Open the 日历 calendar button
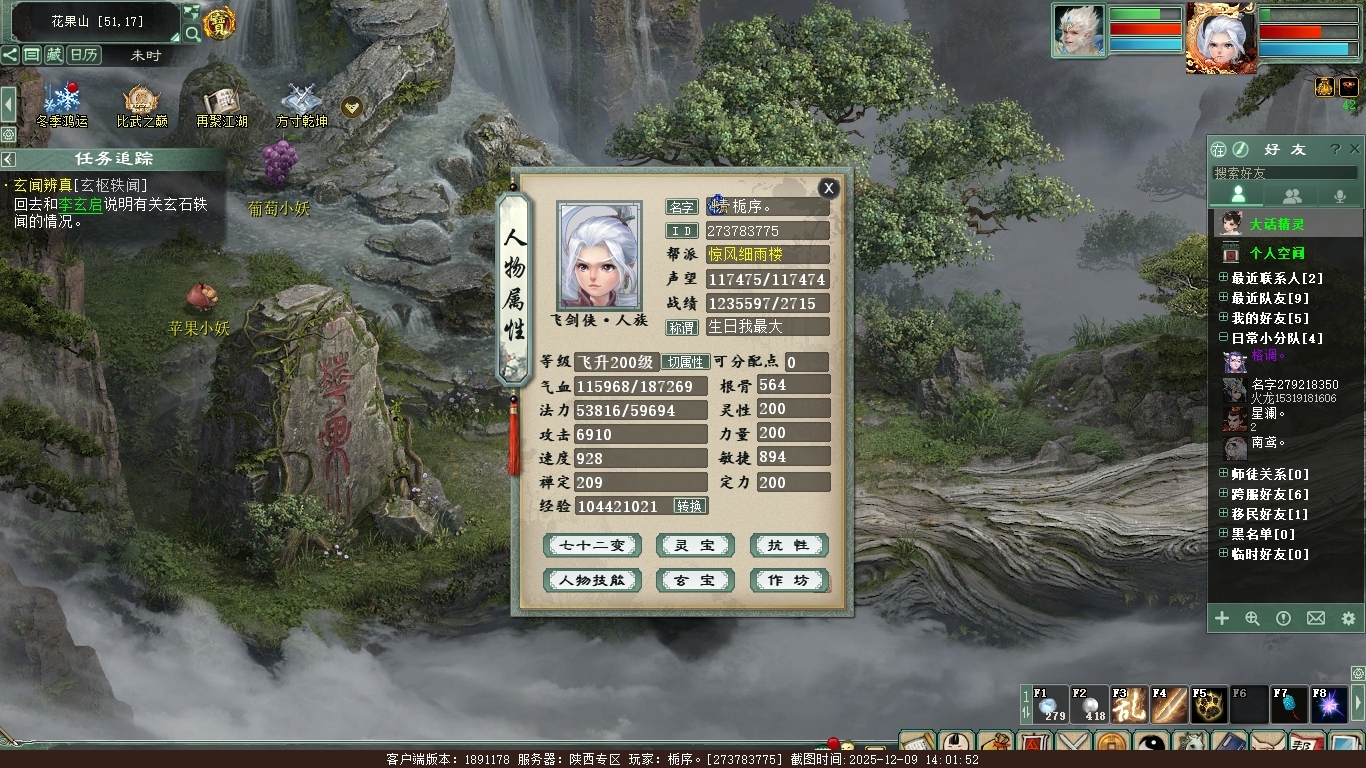This screenshot has height=768, width=1366. [x=84, y=55]
